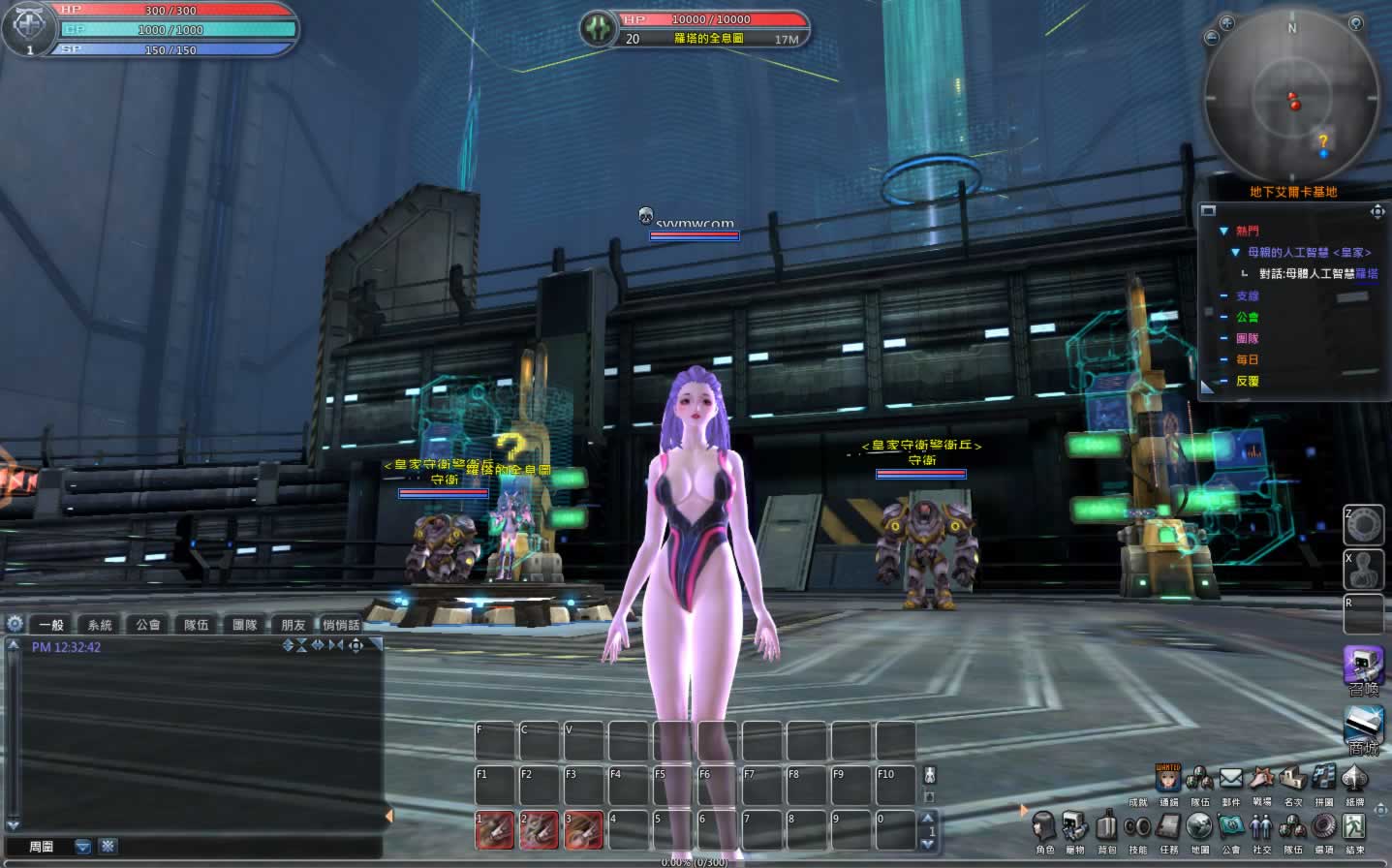Open the 商城 shop button
The image size is (1392, 868).
tap(1363, 728)
